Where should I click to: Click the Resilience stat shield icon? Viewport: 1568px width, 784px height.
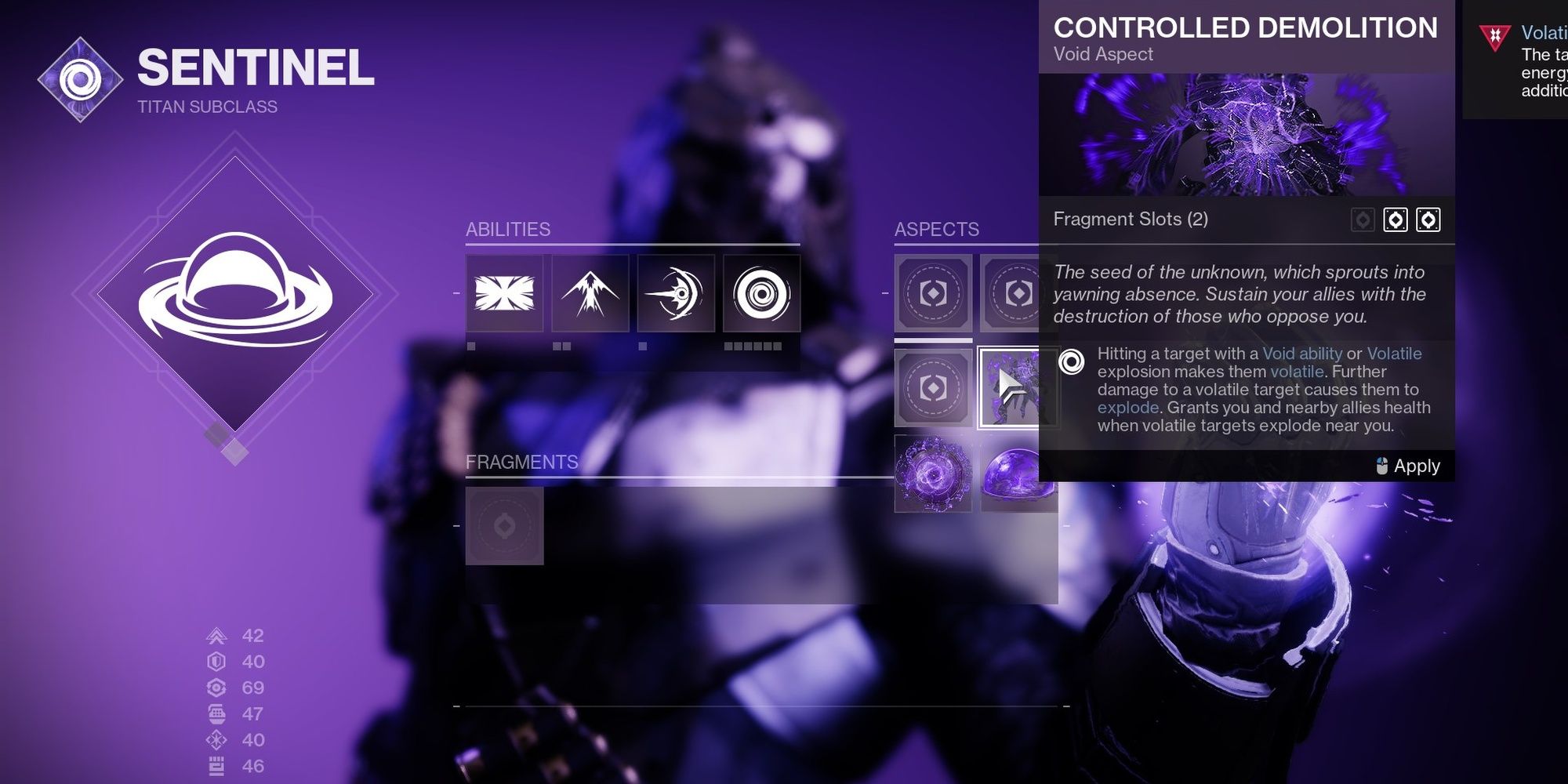click(x=218, y=661)
